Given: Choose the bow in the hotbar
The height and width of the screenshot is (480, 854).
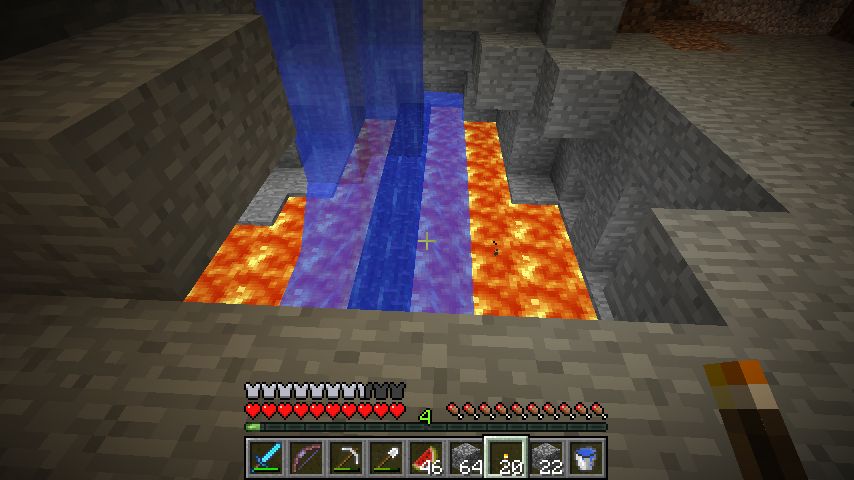Looking at the screenshot, I should [303, 458].
